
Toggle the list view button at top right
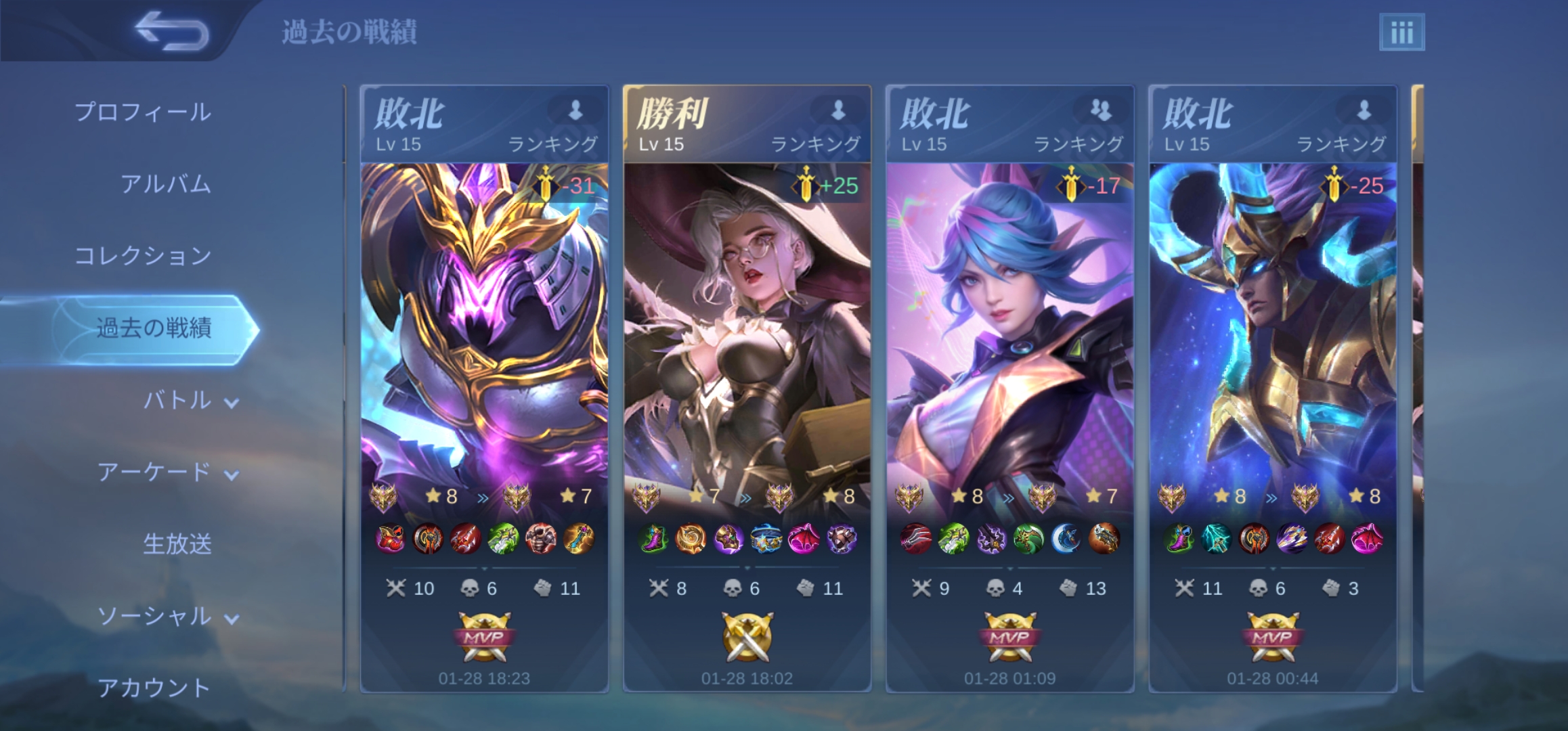(1401, 32)
